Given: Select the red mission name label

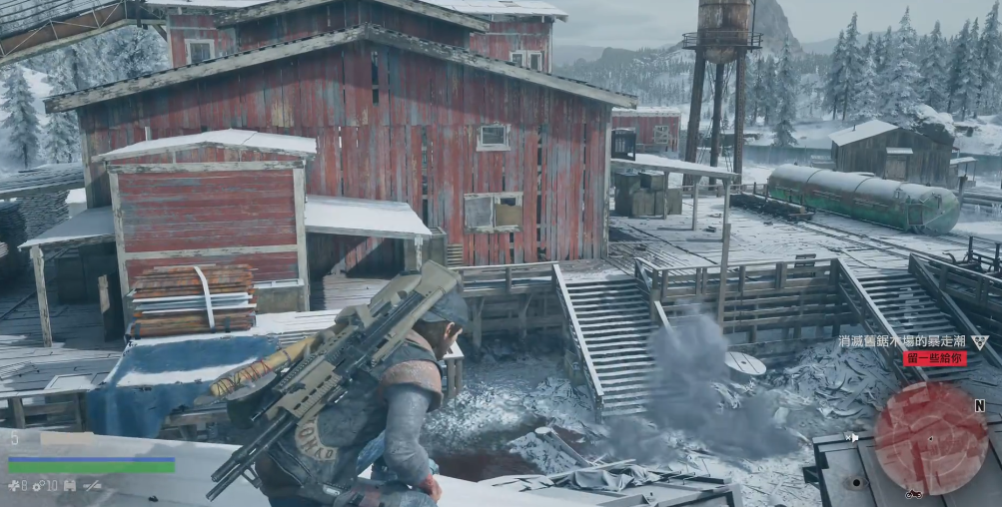Looking at the screenshot, I should click(935, 358).
